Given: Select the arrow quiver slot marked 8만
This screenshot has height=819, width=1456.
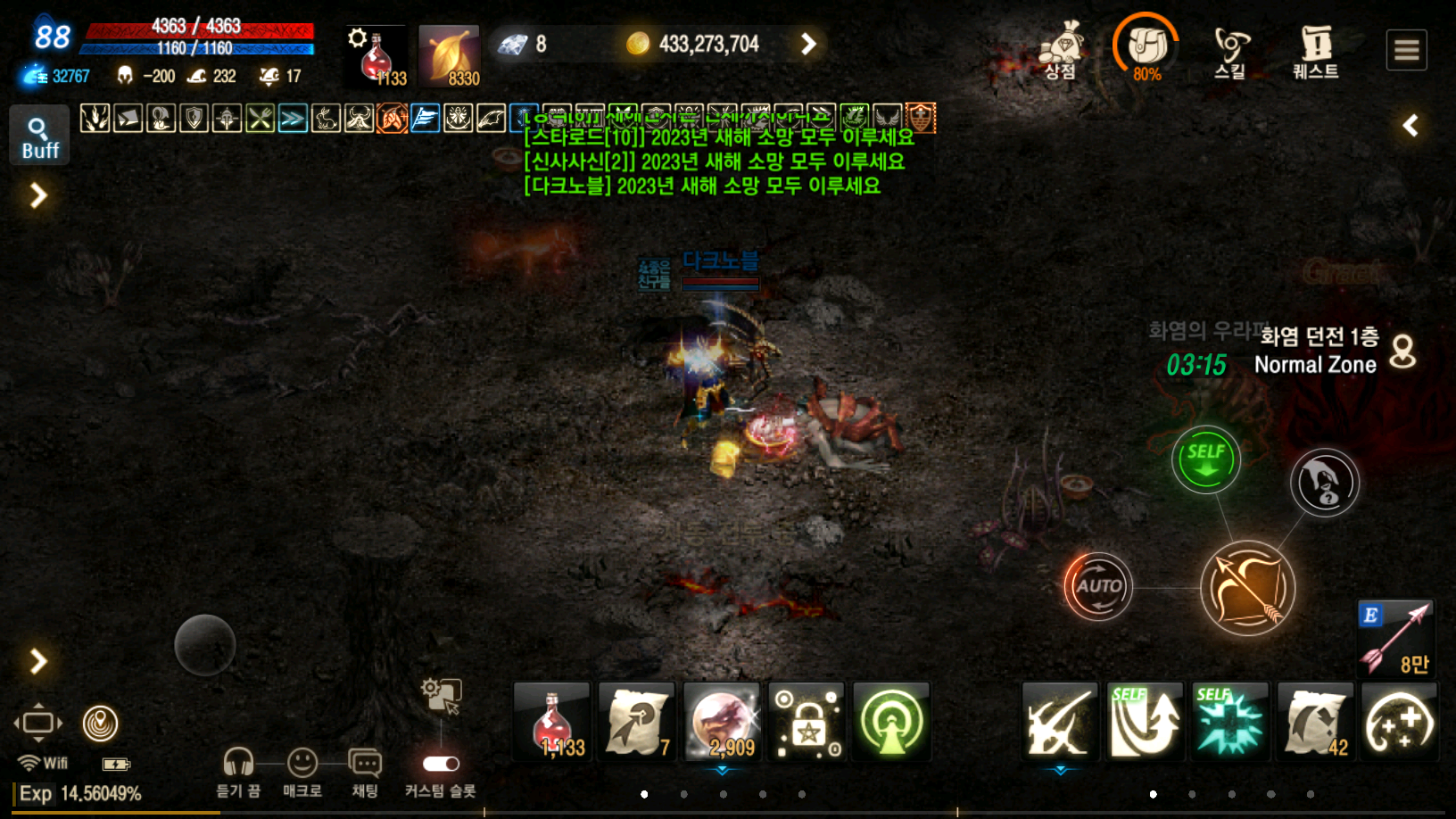Looking at the screenshot, I should 1396,638.
